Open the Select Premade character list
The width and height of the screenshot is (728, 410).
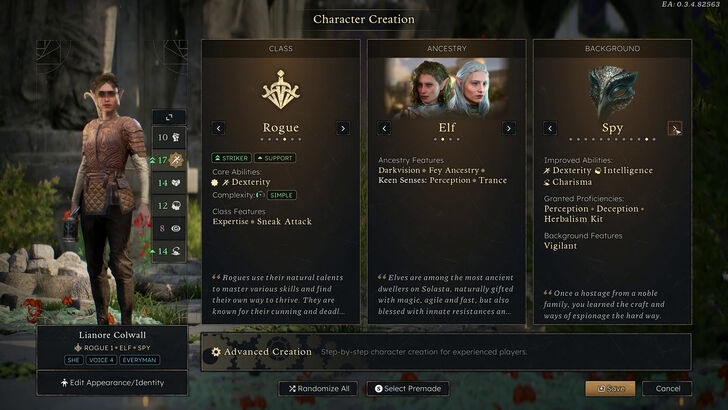[409, 388]
